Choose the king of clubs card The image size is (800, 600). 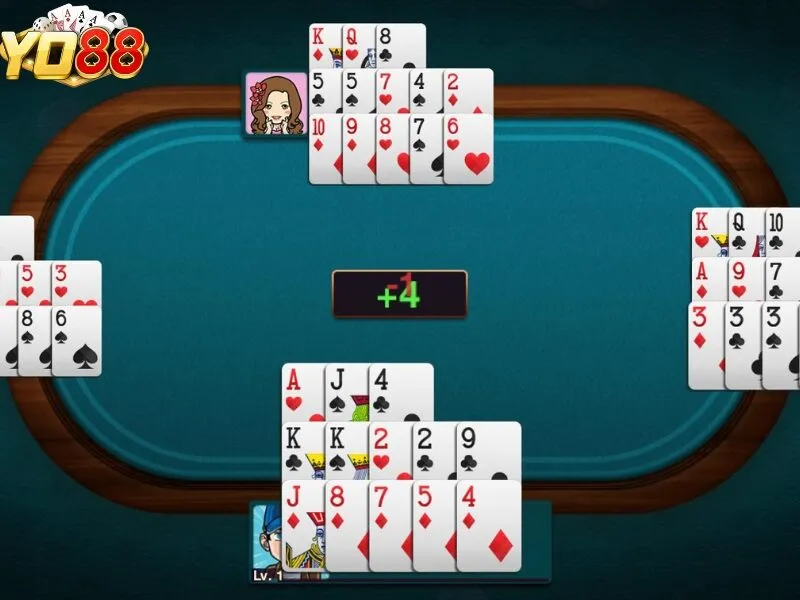point(302,450)
